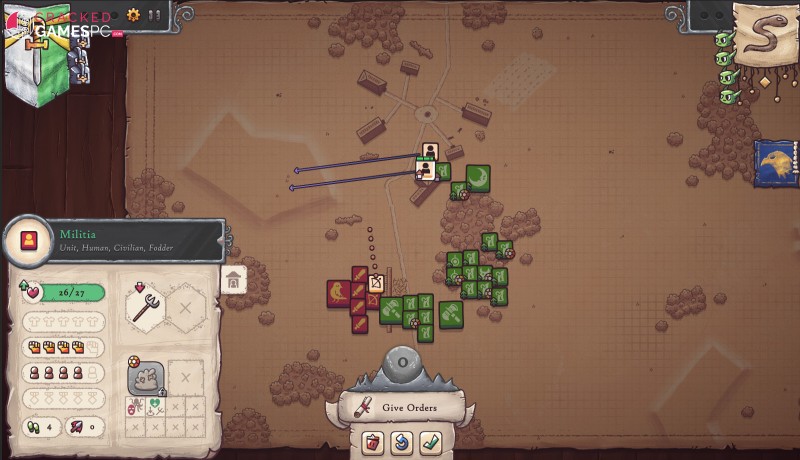800x460 pixels.
Task: Select the red horse cavalry unit tile
Action: [338, 293]
